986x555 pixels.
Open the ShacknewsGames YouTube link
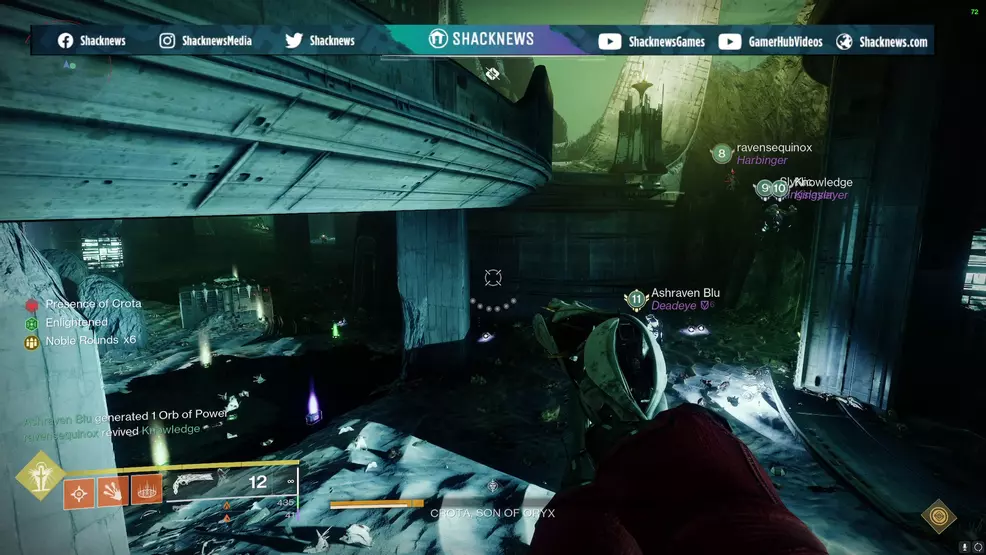pyautogui.click(x=652, y=42)
